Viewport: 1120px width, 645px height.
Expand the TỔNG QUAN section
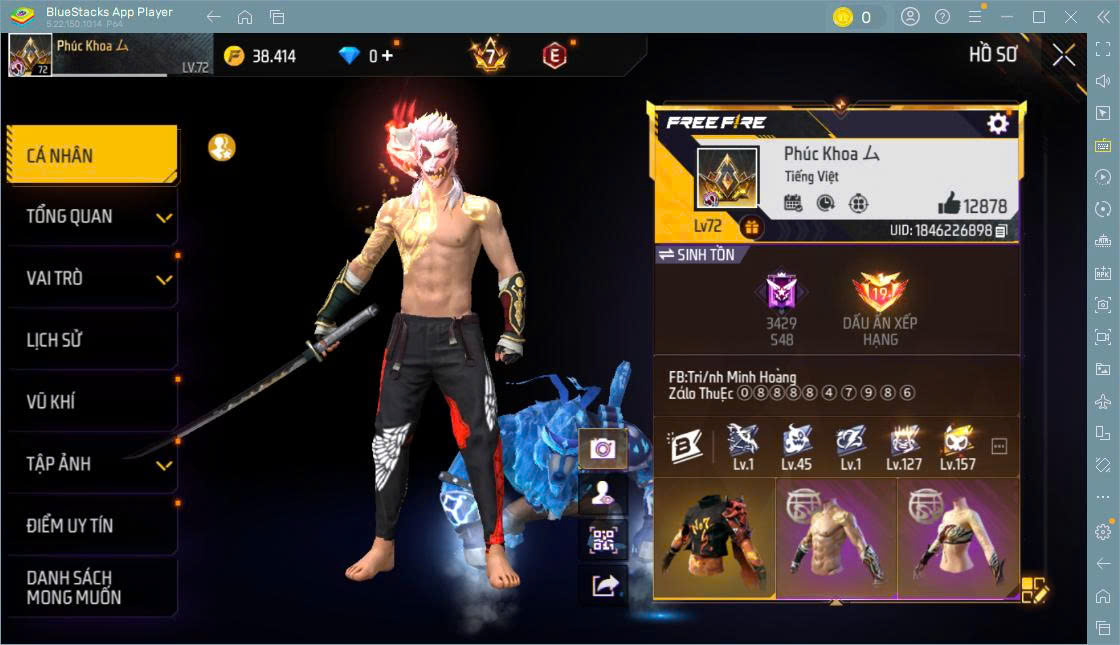[x=92, y=216]
